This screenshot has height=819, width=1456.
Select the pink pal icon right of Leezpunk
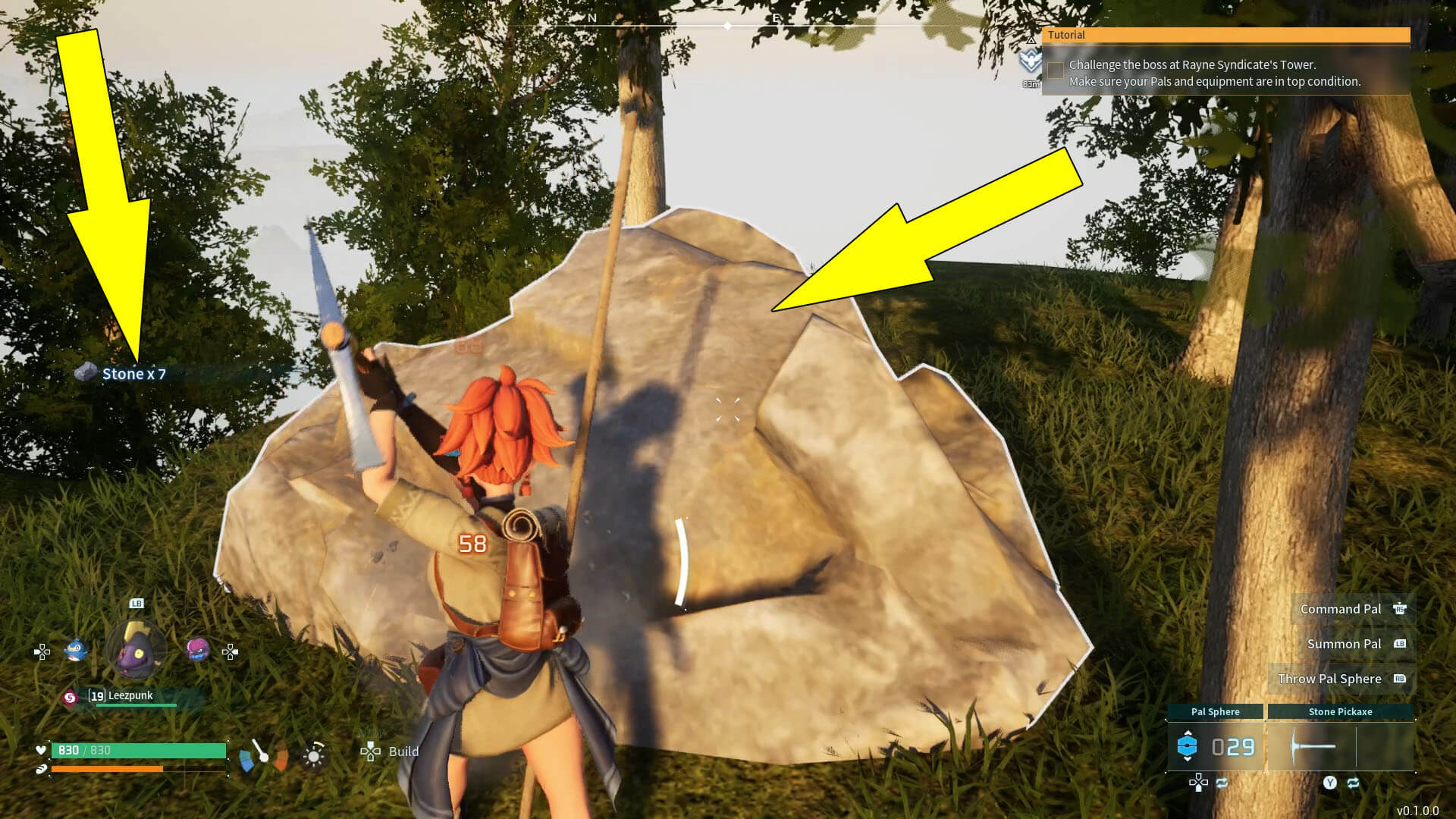(x=197, y=651)
